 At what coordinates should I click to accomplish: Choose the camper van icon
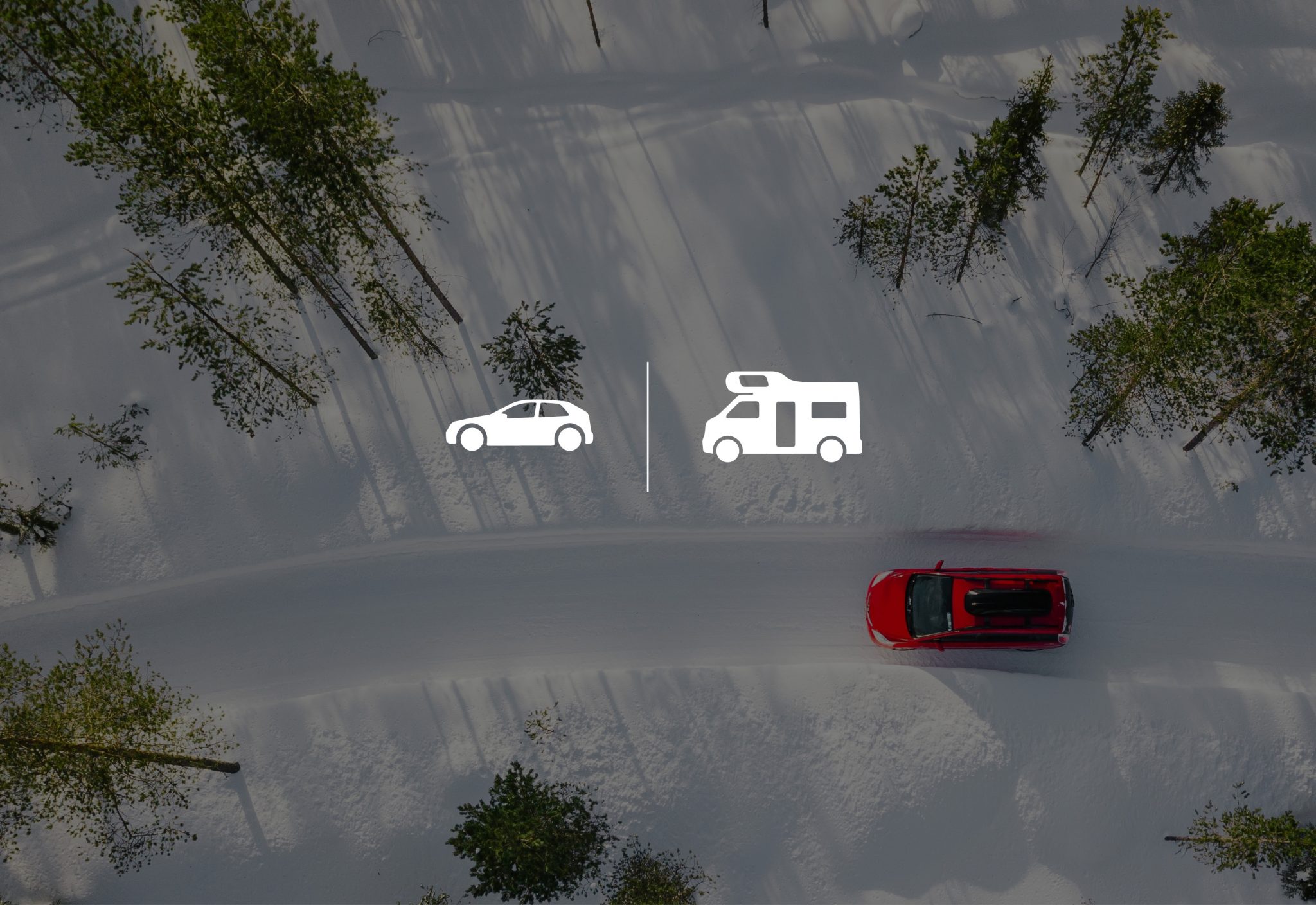pyautogui.click(x=781, y=417)
